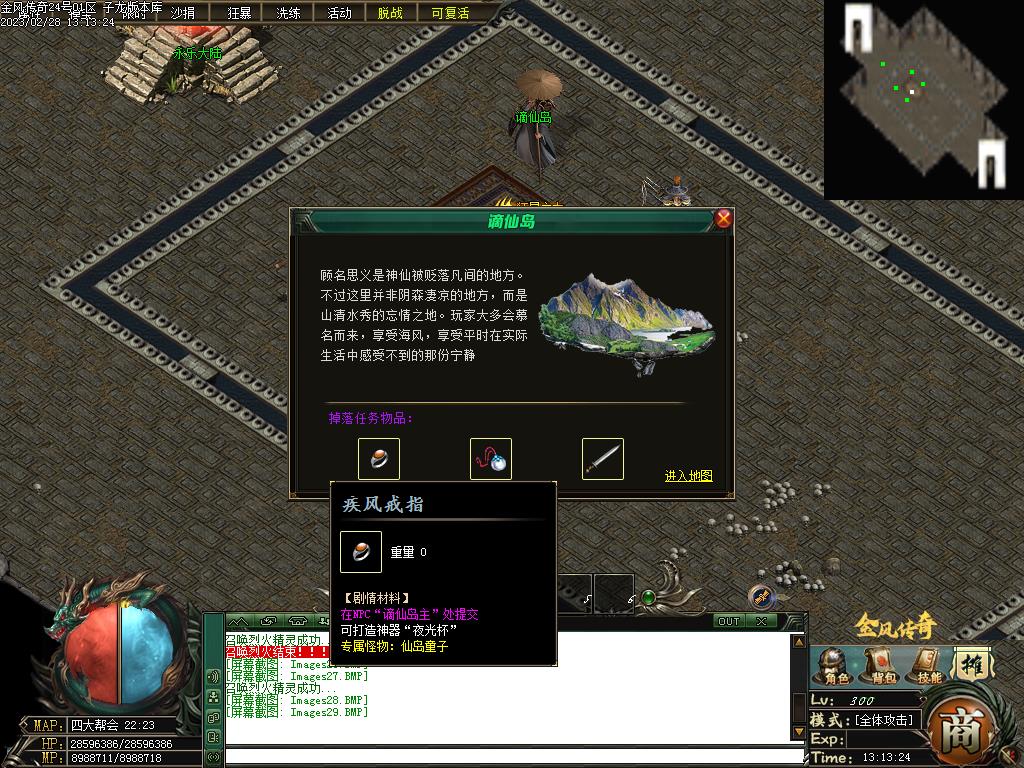The height and width of the screenshot is (768, 1024).
Task: Open the 活动 events menu
Action: [x=339, y=13]
